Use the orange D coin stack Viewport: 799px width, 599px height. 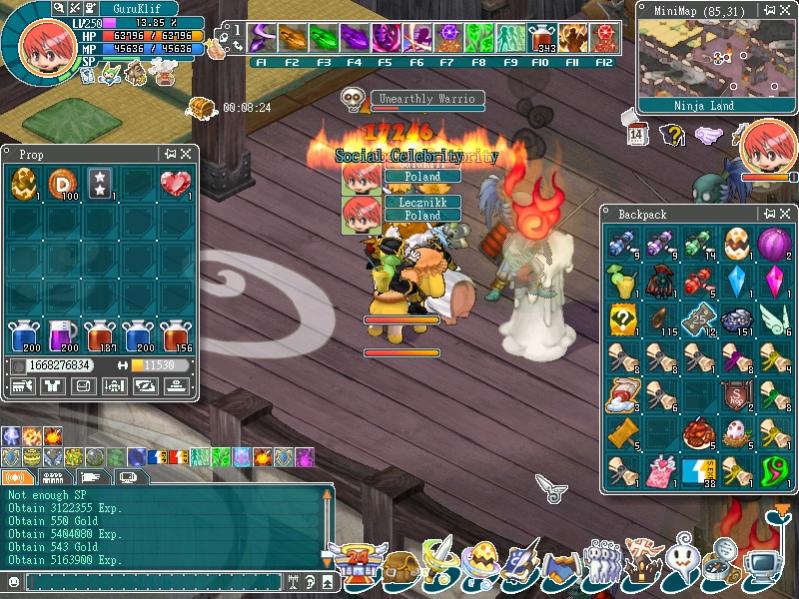pyautogui.click(x=62, y=185)
